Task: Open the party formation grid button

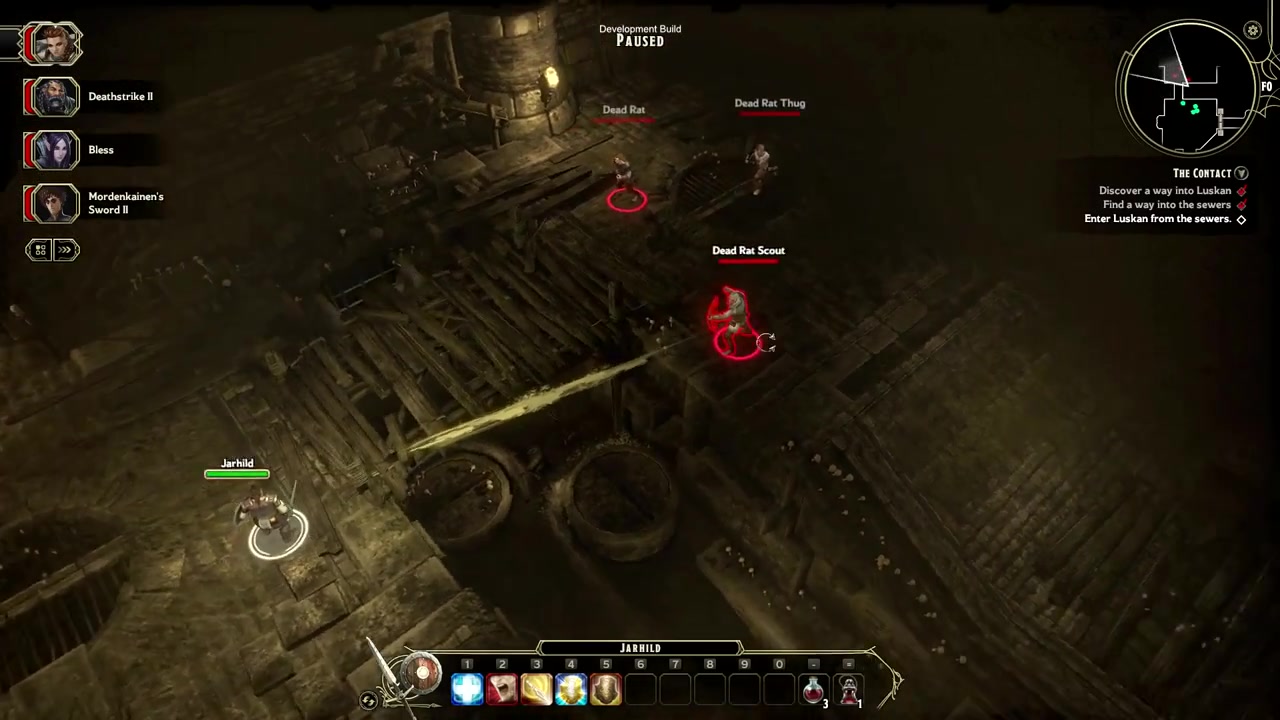Action: (40, 250)
